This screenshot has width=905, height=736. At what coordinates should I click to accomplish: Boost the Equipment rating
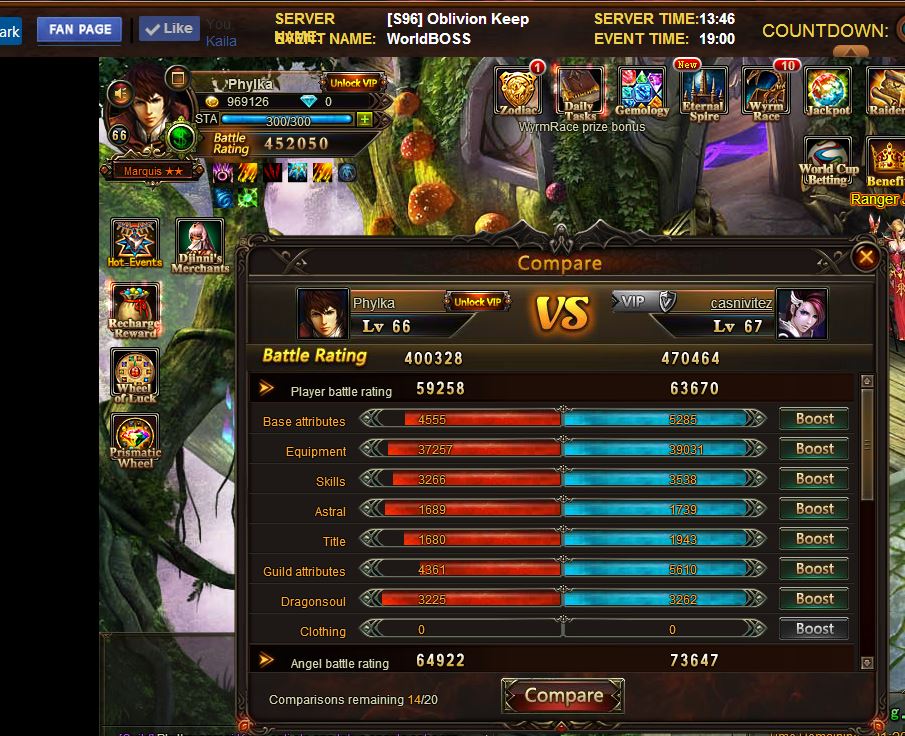814,450
